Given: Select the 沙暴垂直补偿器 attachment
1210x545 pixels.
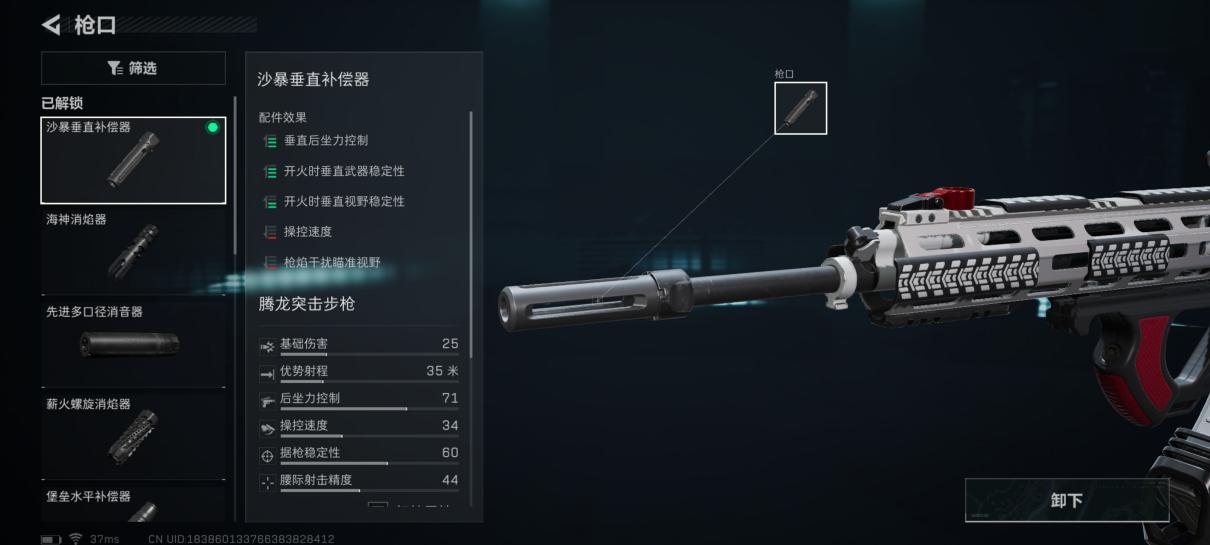Looking at the screenshot, I should (133, 160).
